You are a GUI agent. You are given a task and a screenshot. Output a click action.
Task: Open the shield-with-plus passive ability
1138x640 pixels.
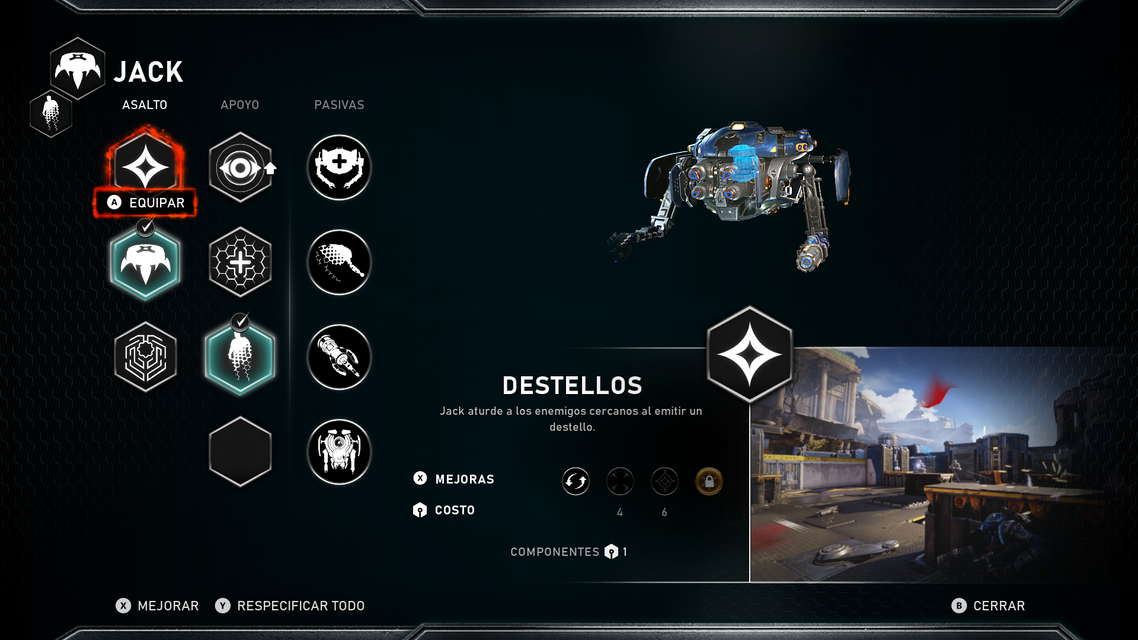click(x=339, y=167)
